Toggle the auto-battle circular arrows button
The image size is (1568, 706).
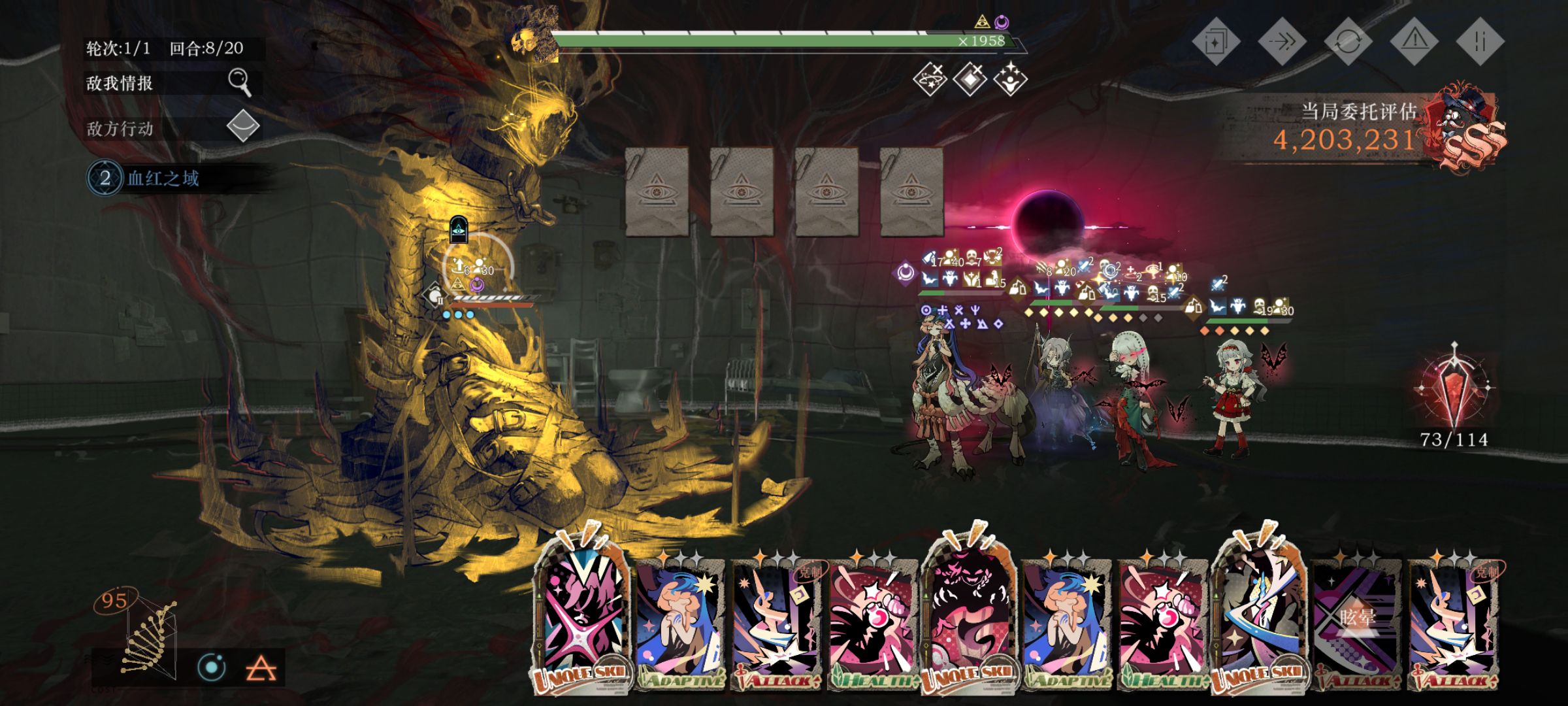(1348, 42)
